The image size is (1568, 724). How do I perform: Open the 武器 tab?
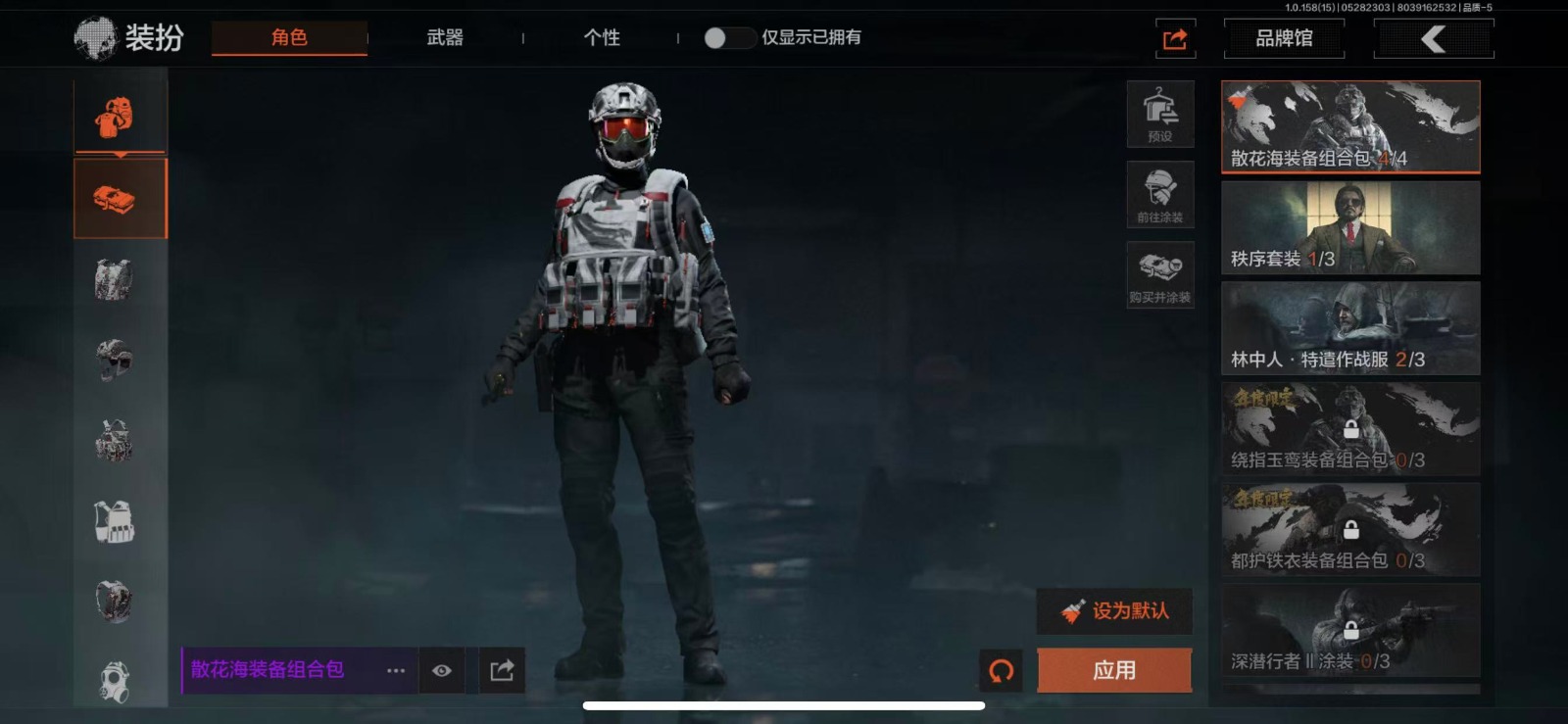click(x=445, y=38)
